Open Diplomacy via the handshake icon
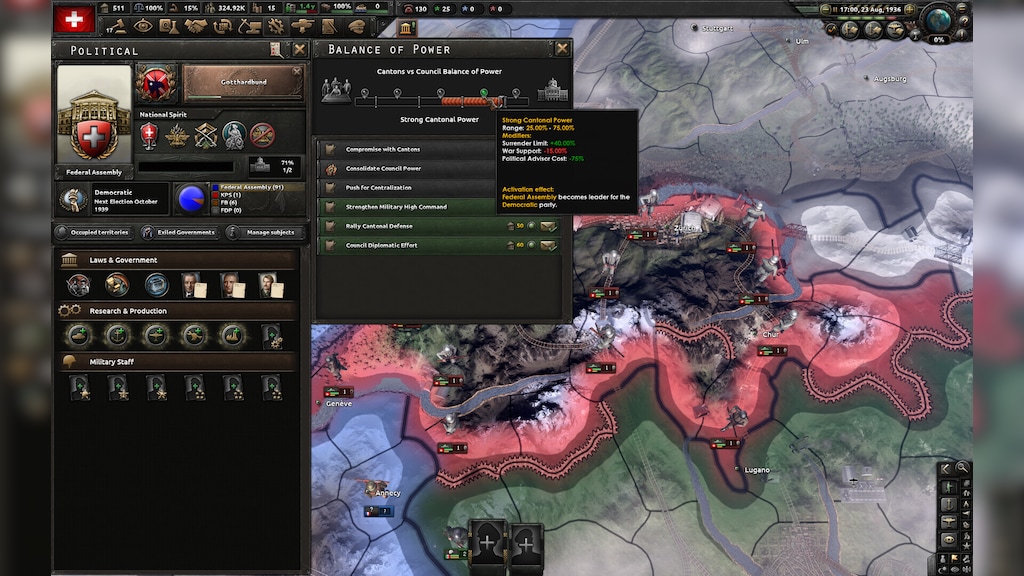Viewport: 1024px width, 576px height. tap(196, 26)
